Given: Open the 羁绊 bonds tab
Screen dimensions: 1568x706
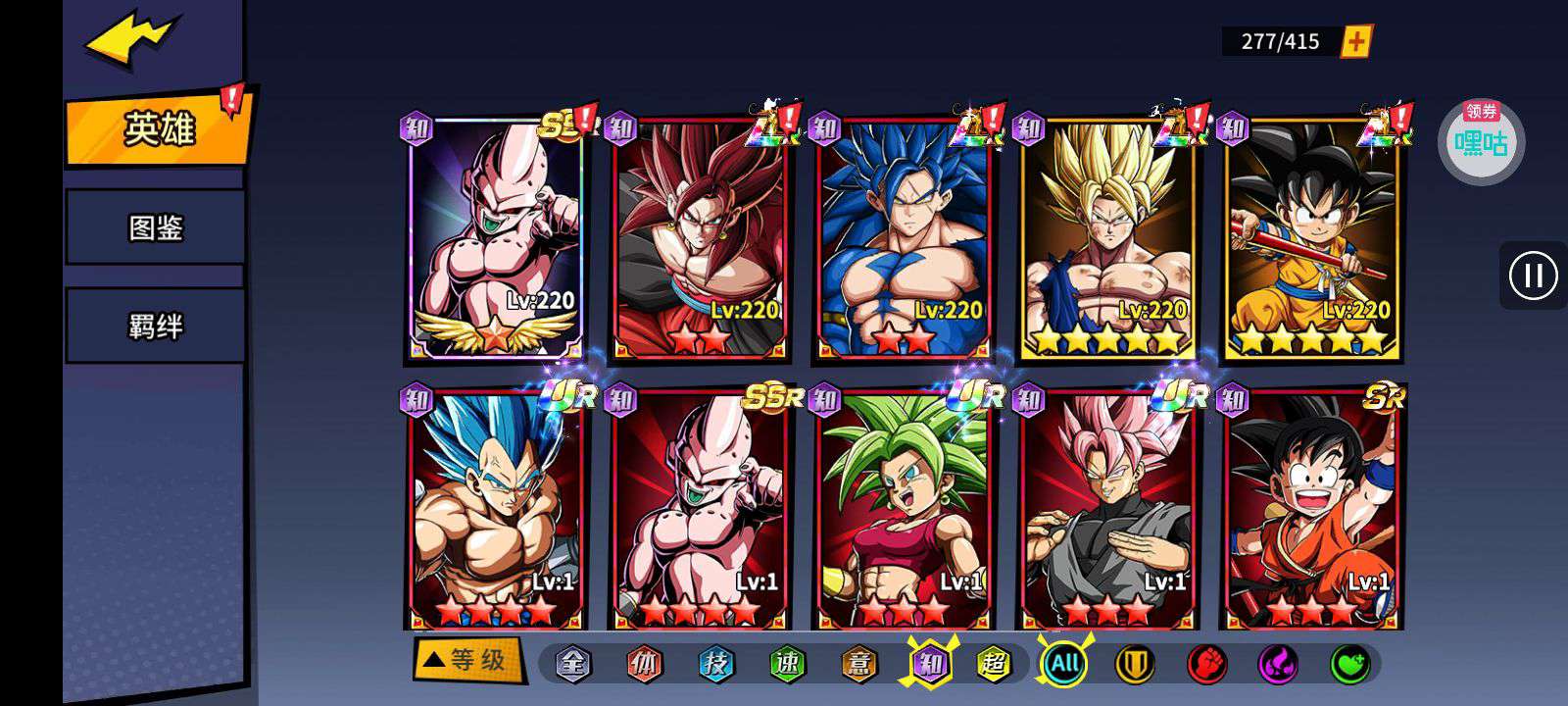Looking at the screenshot, I should (155, 326).
